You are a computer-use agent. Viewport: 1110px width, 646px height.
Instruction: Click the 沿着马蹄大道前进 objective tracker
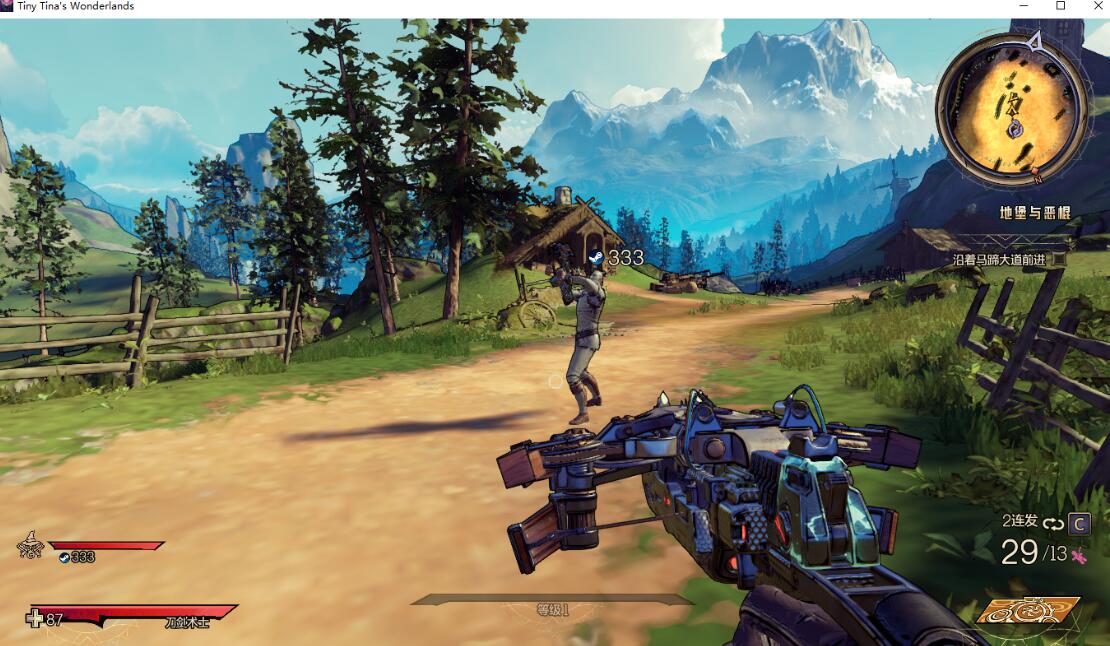point(999,260)
